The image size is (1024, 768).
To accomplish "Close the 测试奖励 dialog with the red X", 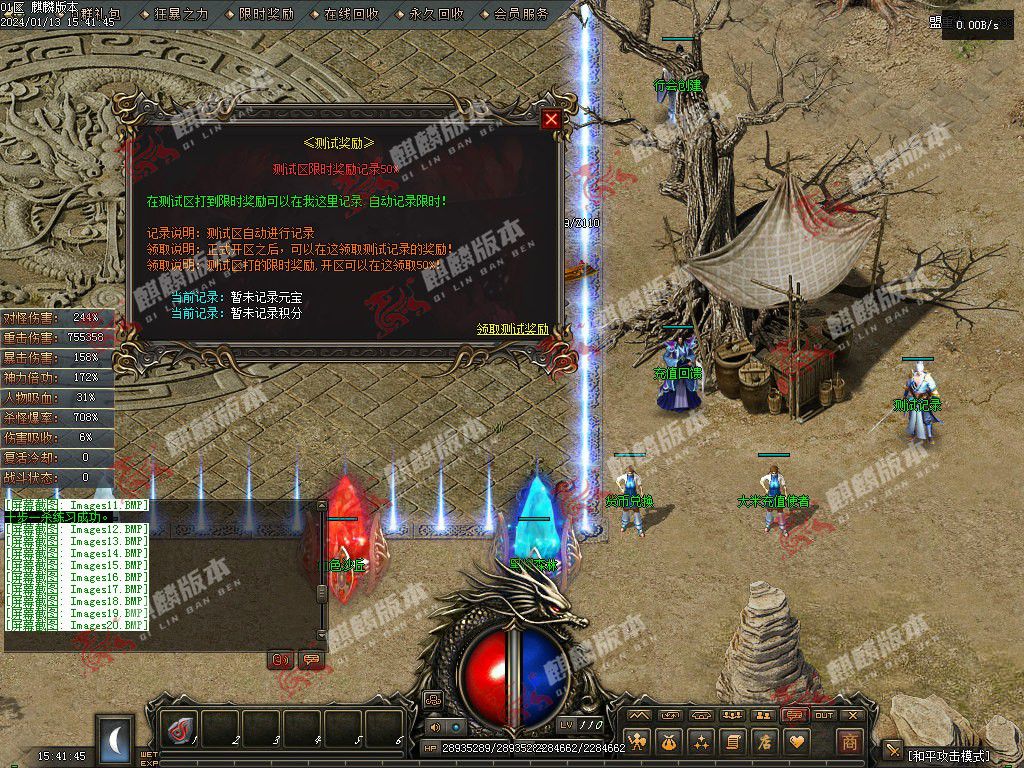I will (550, 120).
